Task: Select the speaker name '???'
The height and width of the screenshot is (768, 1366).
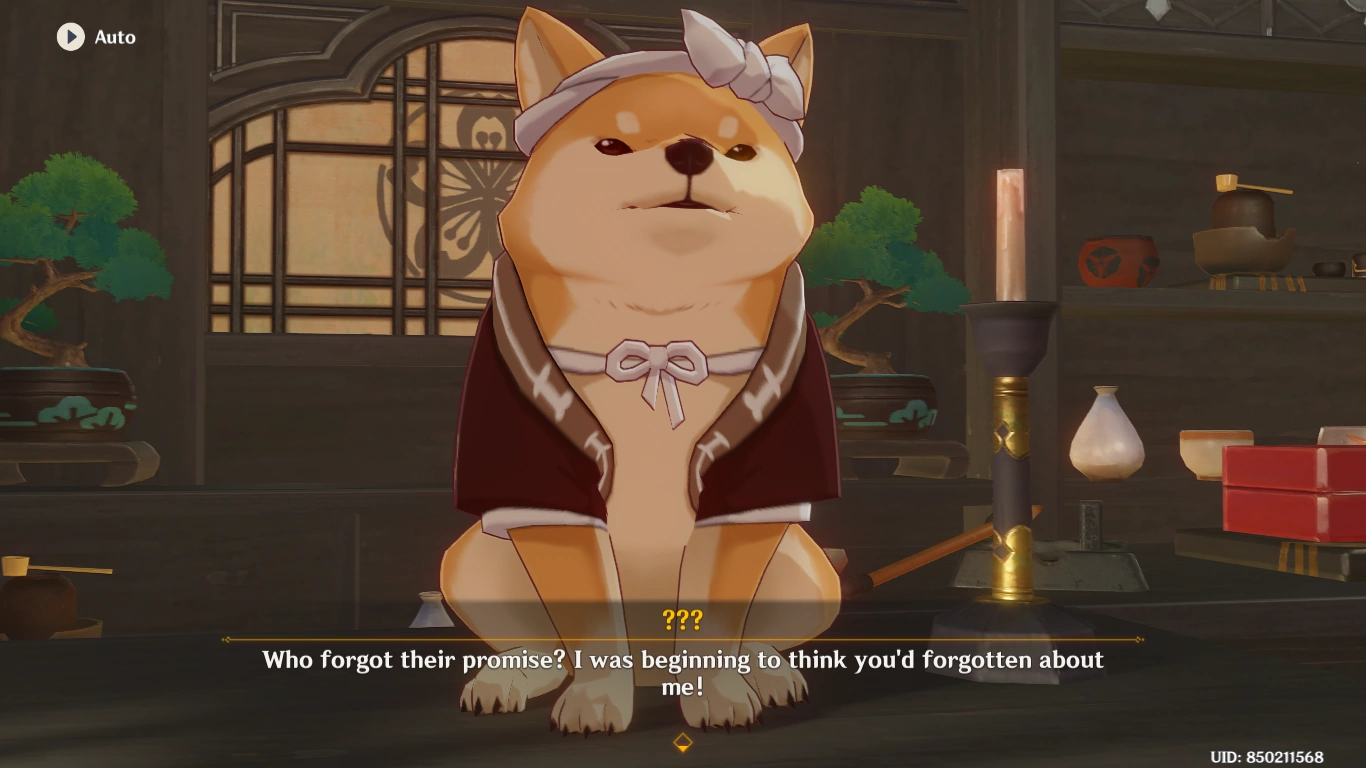Action: pos(683,619)
